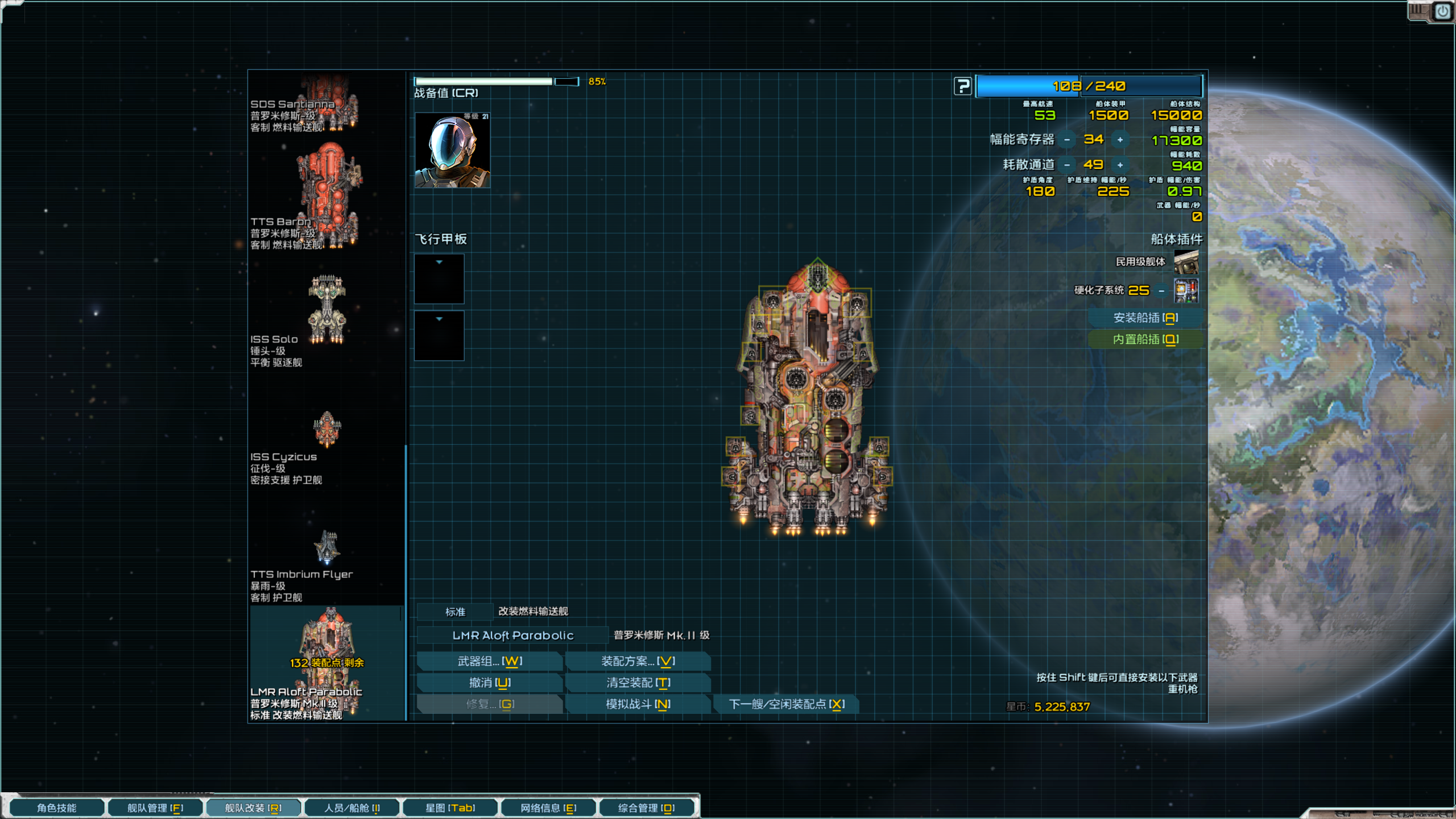Open 装配方案 loadout variants

pyautogui.click(x=638, y=661)
